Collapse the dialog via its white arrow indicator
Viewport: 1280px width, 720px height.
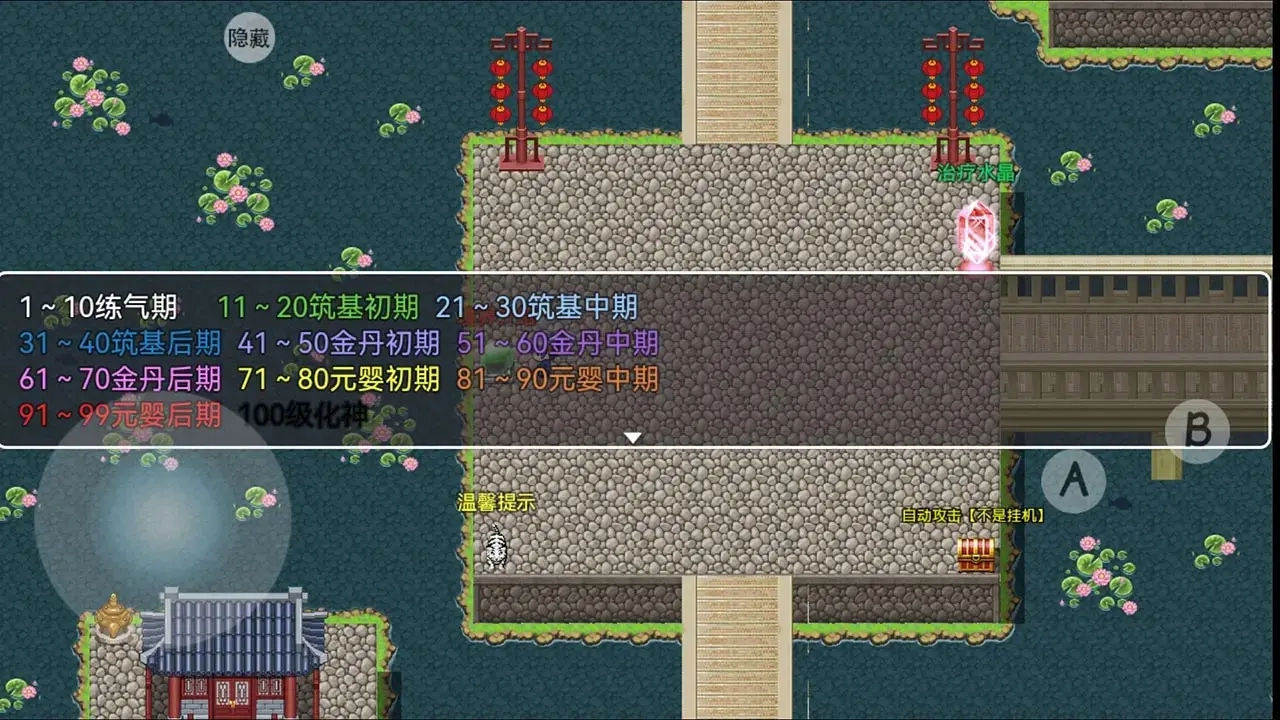(x=633, y=436)
